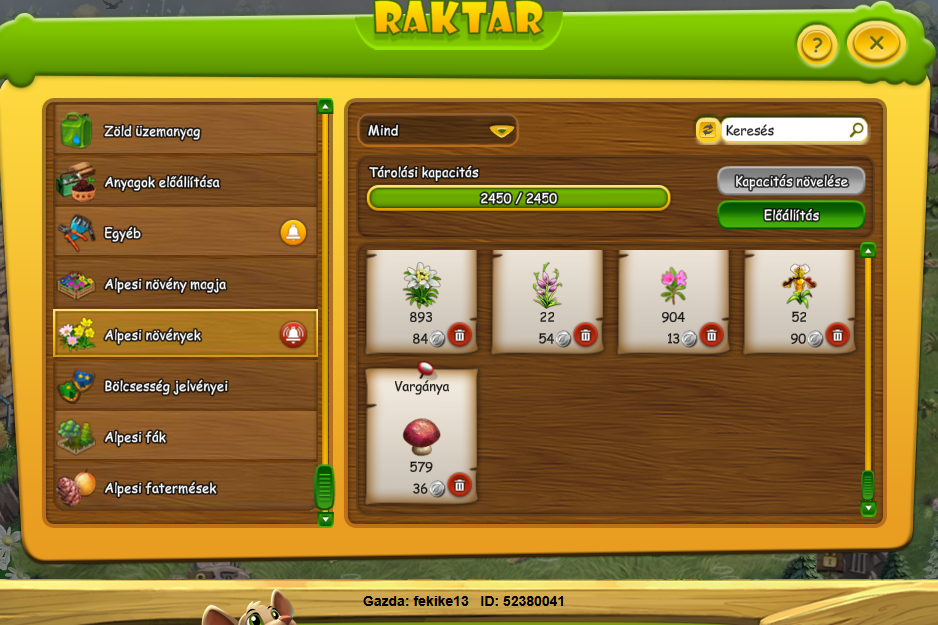Click the Kapacitás növelése button
The height and width of the screenshot is (625, 938).
(x=790, y=181)
